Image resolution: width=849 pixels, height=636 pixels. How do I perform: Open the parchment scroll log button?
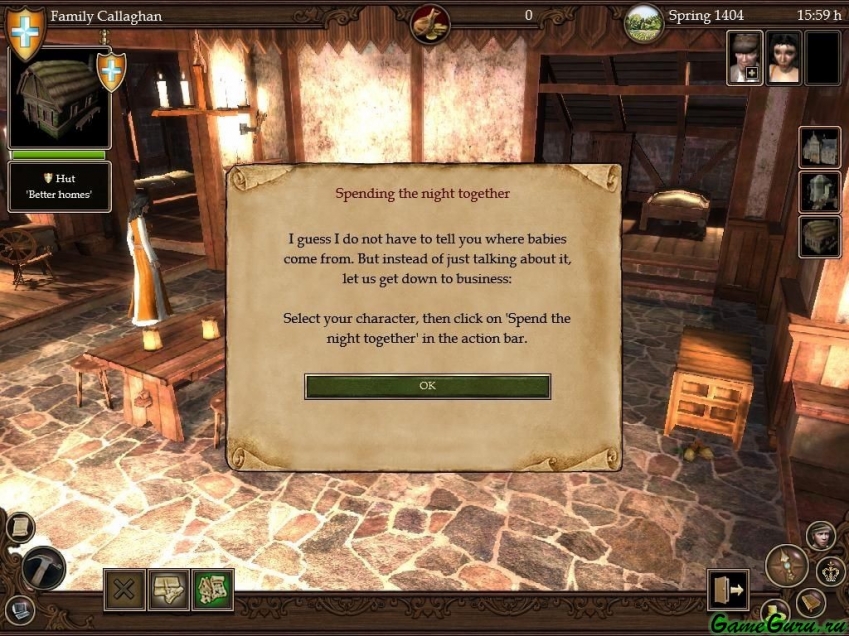(x=19, y=526)
